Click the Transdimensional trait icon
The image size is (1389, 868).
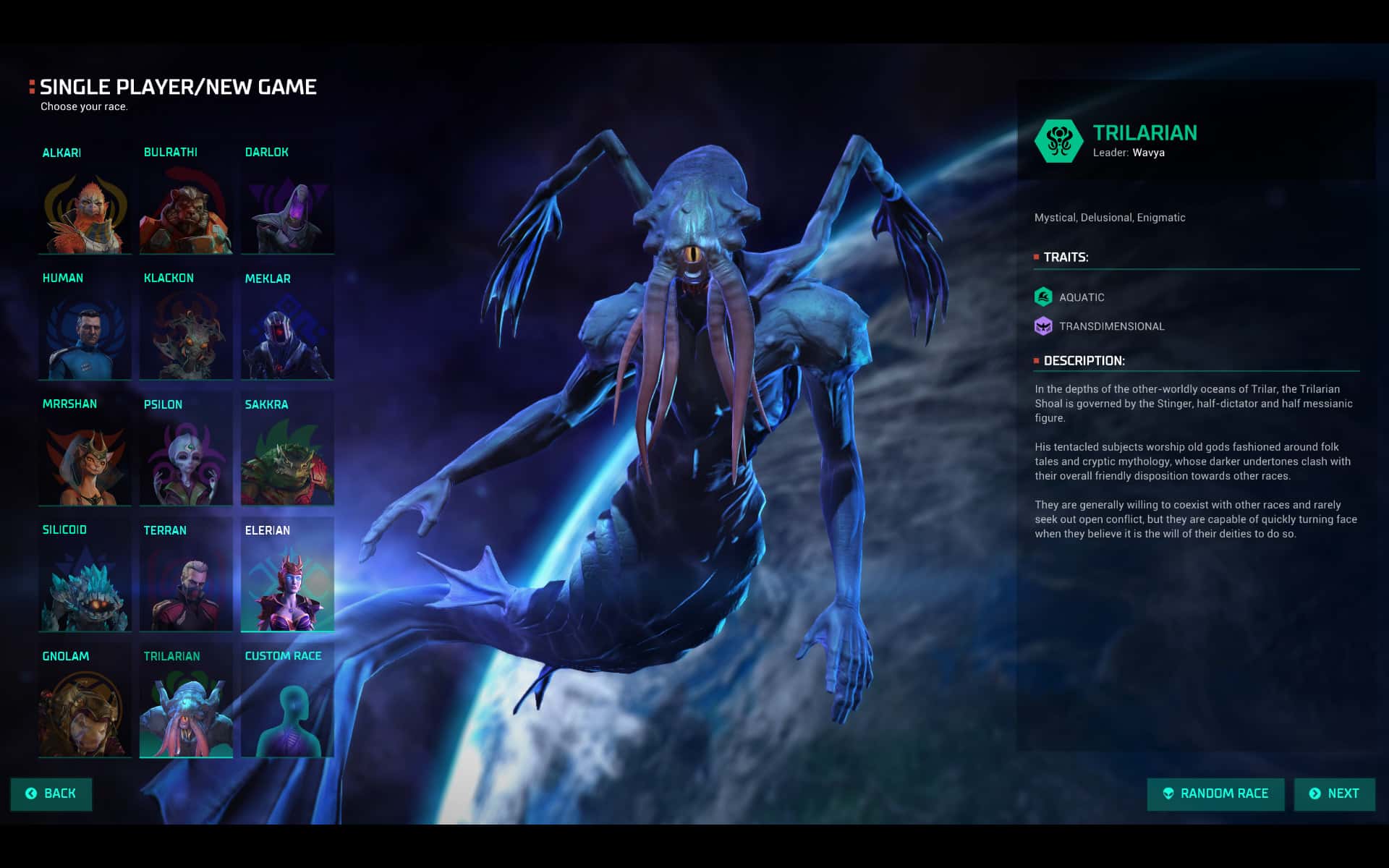[x=1043, y=325]
